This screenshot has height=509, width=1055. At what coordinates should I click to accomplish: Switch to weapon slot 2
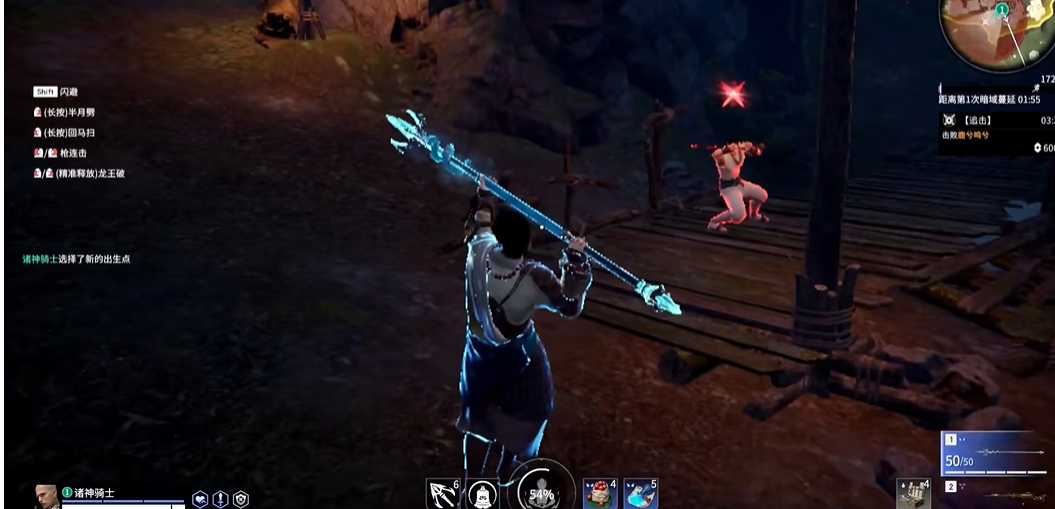click(994, 492)
